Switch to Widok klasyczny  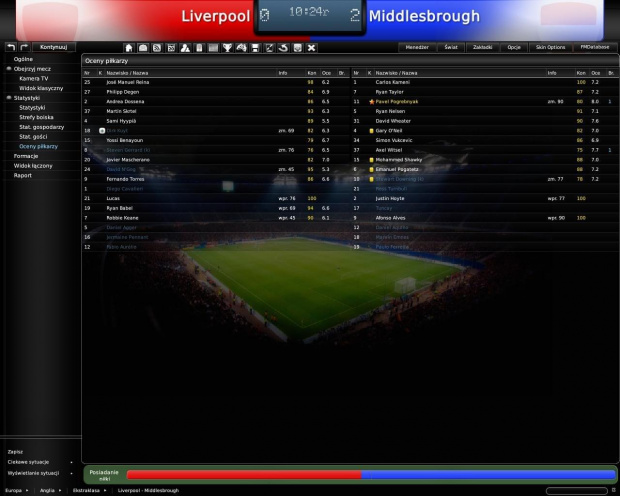click(40, 87)
